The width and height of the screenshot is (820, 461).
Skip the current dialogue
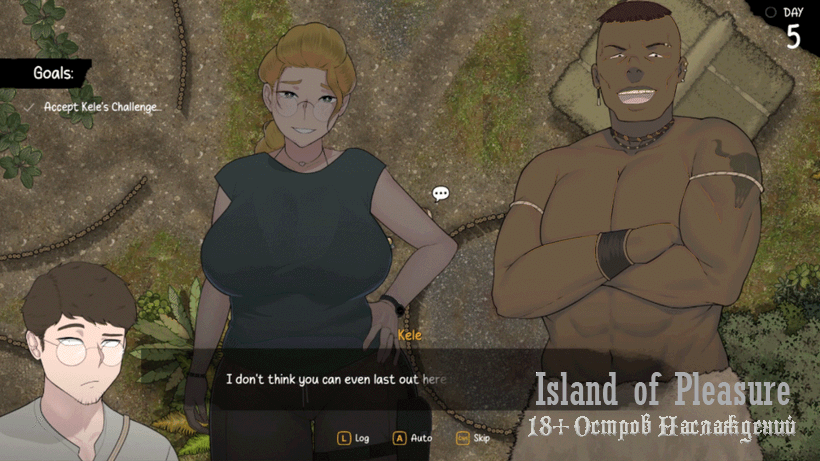[472, 438]
